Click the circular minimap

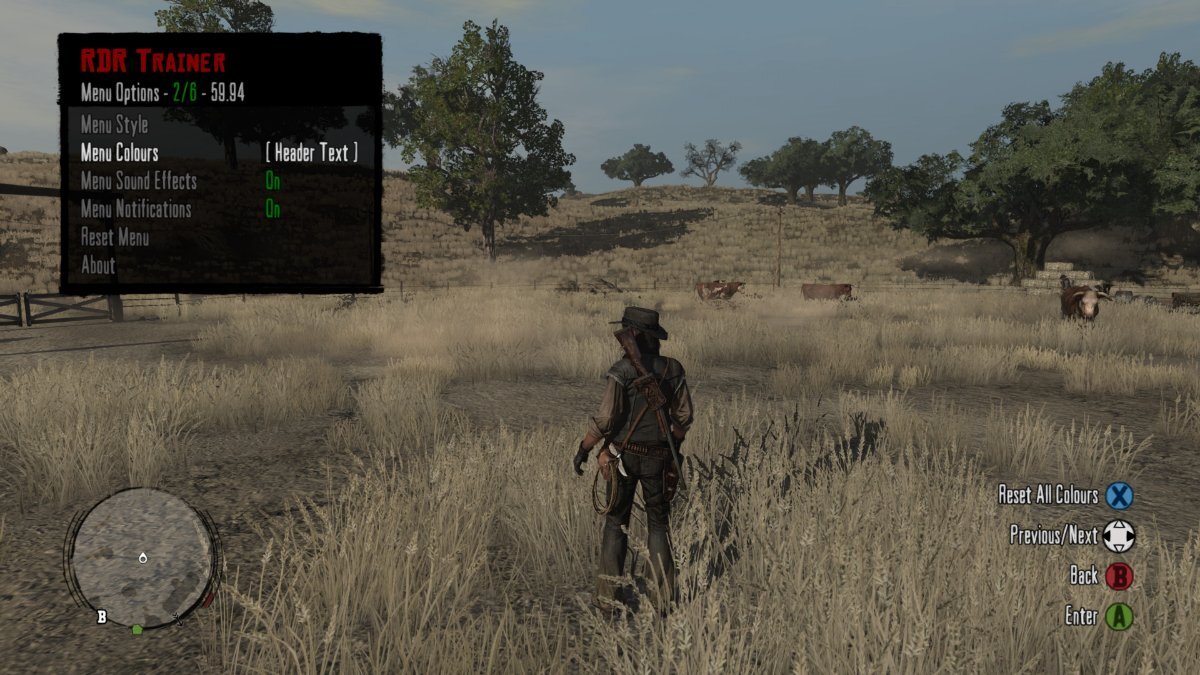(x=142, y=558)
